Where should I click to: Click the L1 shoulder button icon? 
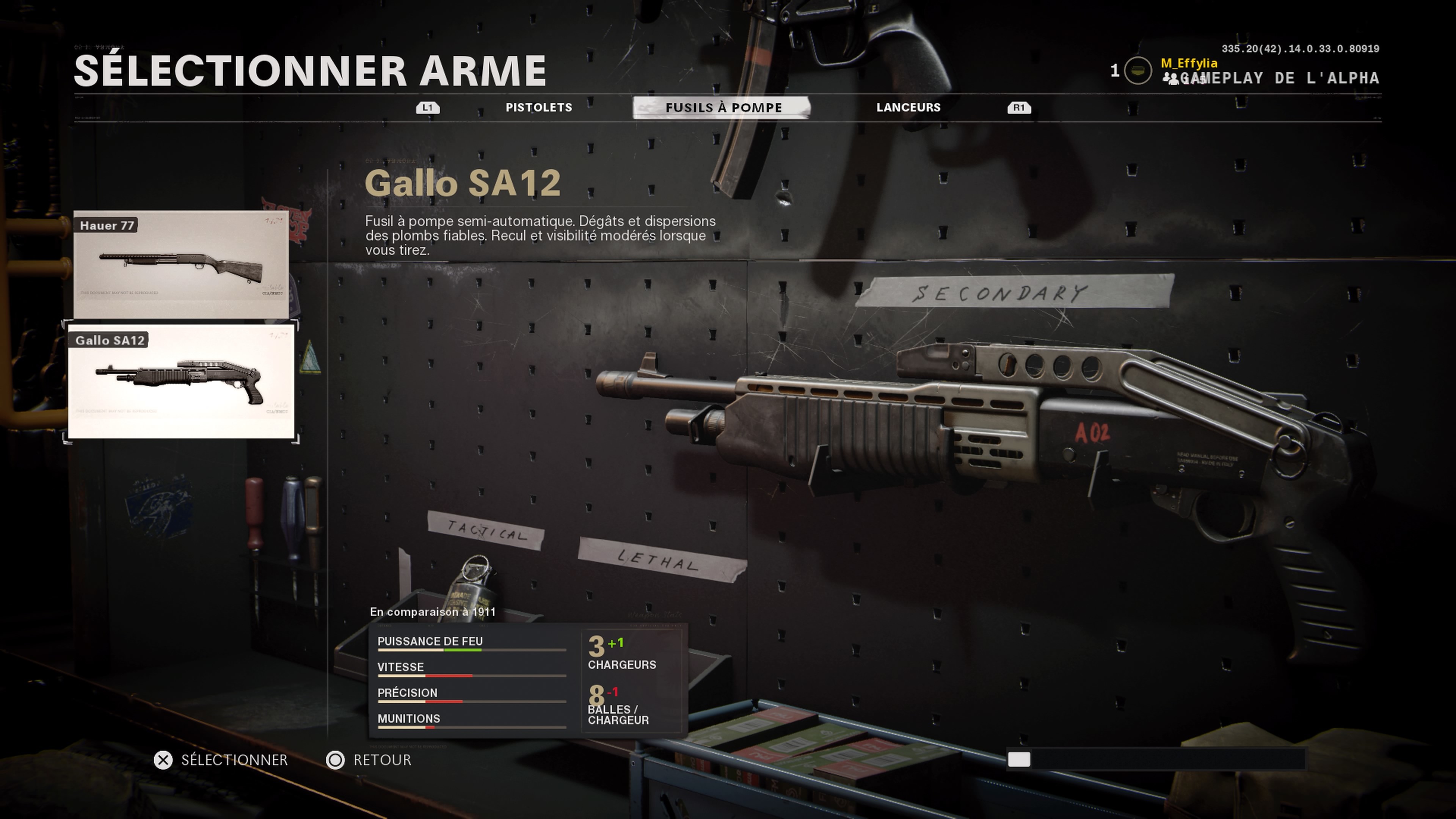(x=427, y=107)
